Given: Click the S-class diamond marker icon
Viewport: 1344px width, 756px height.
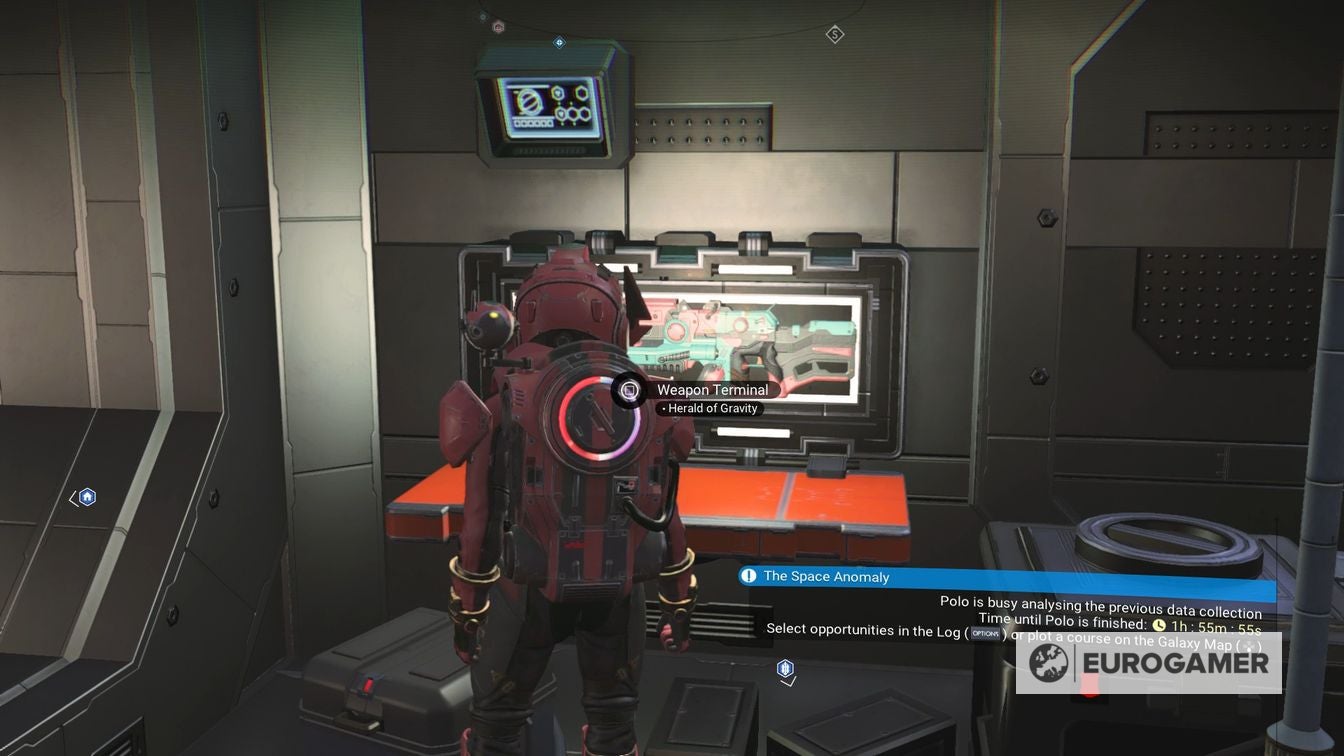Looking at the screenshot, I should pos(835,35).
